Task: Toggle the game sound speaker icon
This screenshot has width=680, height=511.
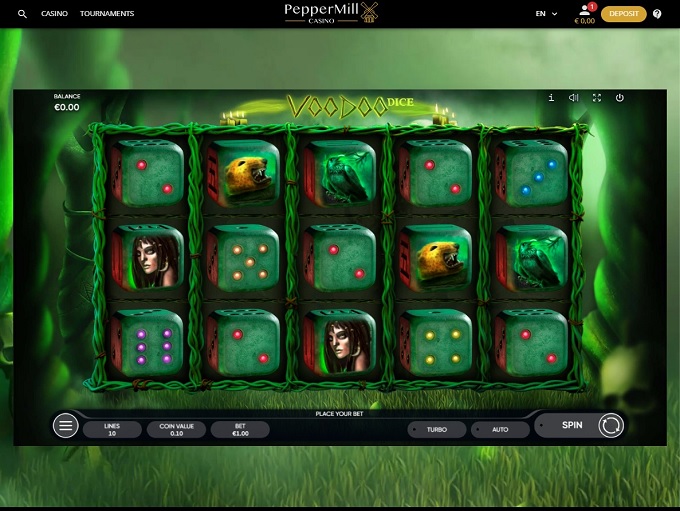Action: (574, 98)
